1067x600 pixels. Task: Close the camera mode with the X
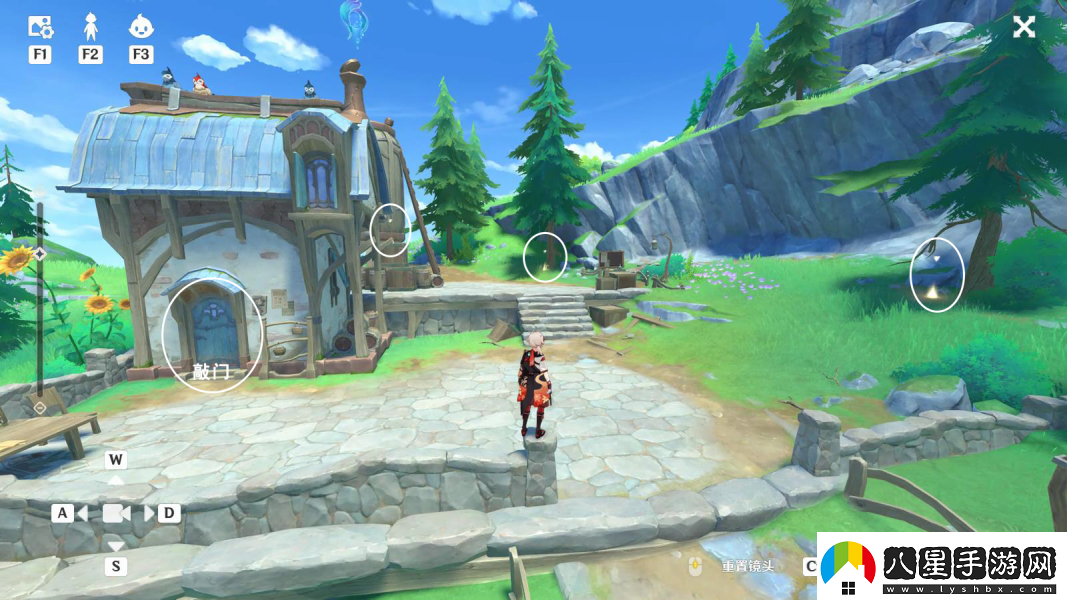click(x=1024, y=27)
